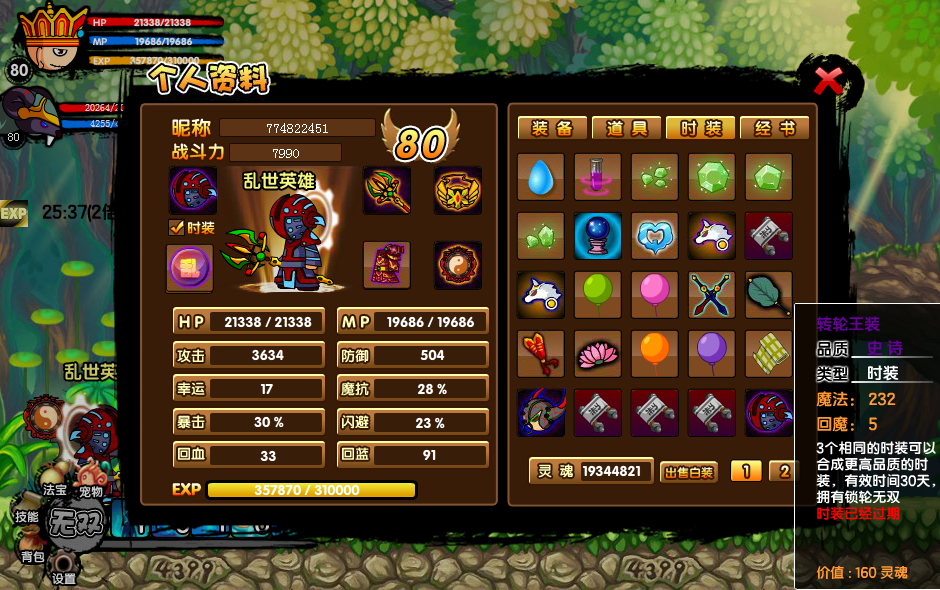Screen dimensions: 940x590
Task: Click the 出售白装 sell button
Action: pyautogui.click(x=689, y=472)
